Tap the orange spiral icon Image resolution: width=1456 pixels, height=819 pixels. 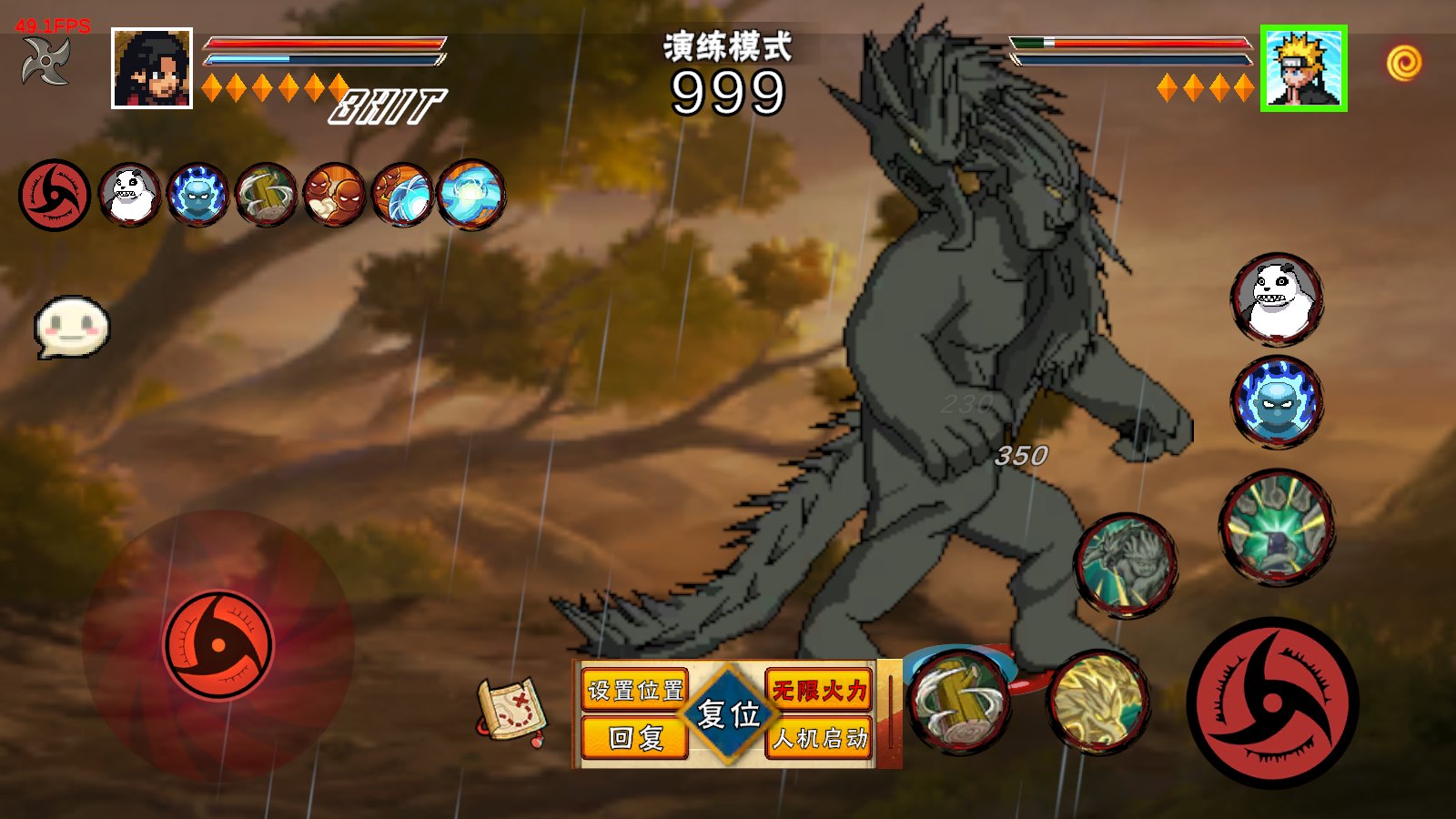pos(1404,64)
